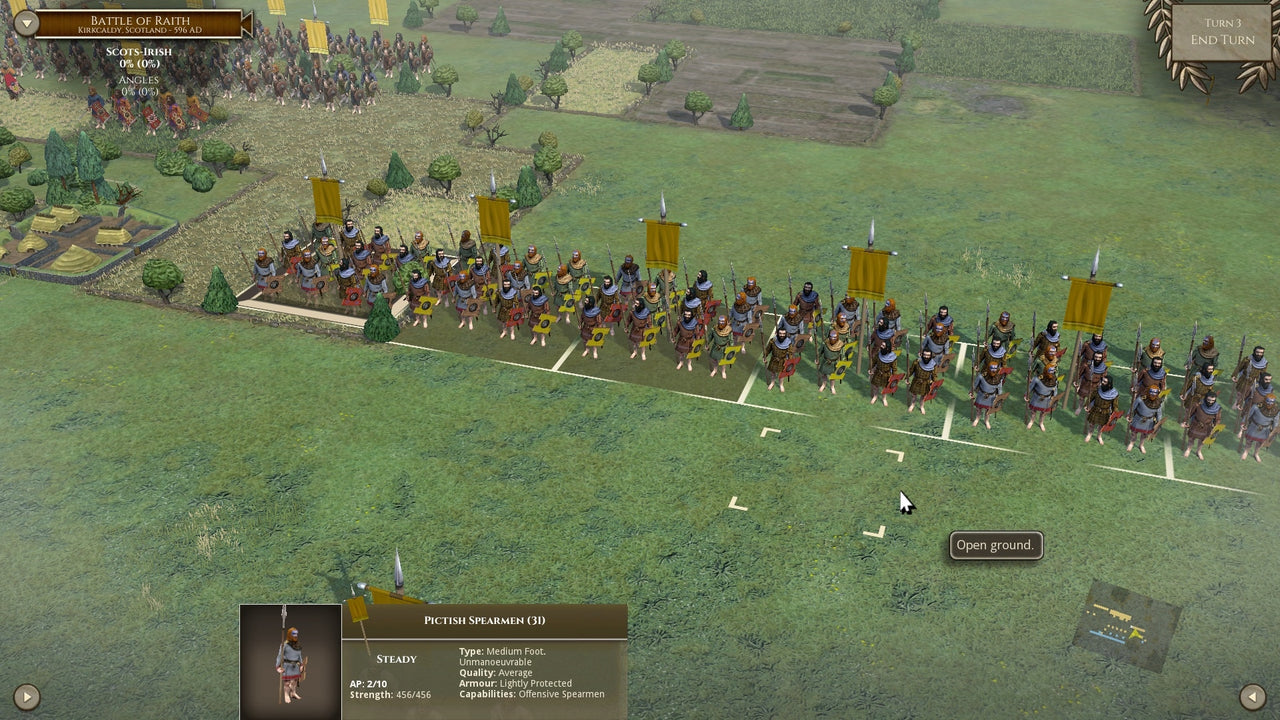Select next unit with bottom-right arrow
1280x720 pixels.
point(1251,697)
